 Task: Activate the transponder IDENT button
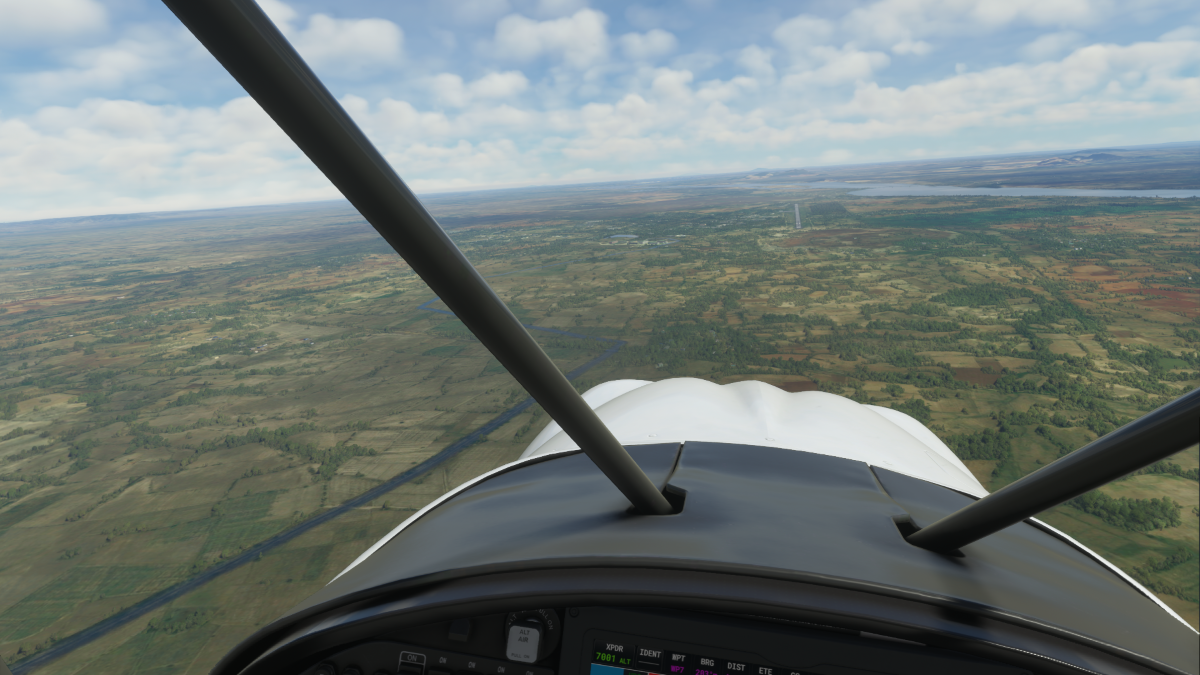click(650, 654)
